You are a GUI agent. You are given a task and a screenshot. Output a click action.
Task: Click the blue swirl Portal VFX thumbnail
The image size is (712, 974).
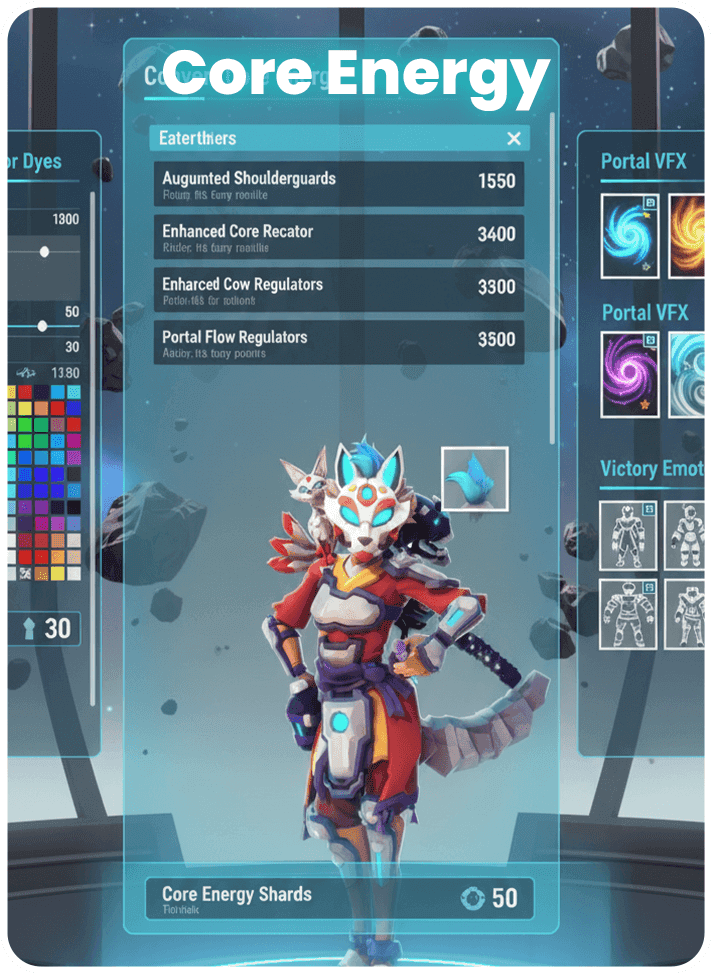click(629, 236)
